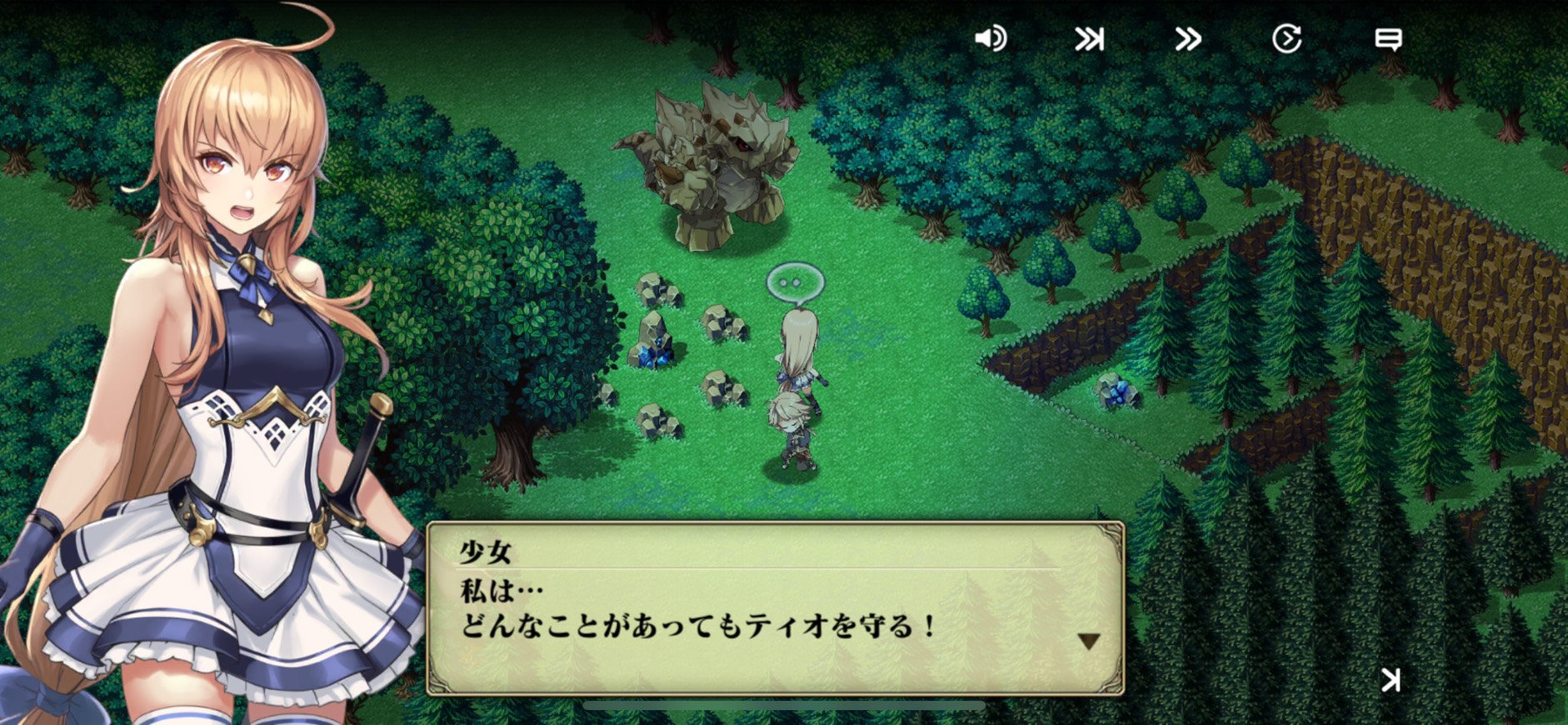Screen dimensions: 1568x725
Task: Open the dialogue log speech bubble icon
Action: (x=1387, y=39)
